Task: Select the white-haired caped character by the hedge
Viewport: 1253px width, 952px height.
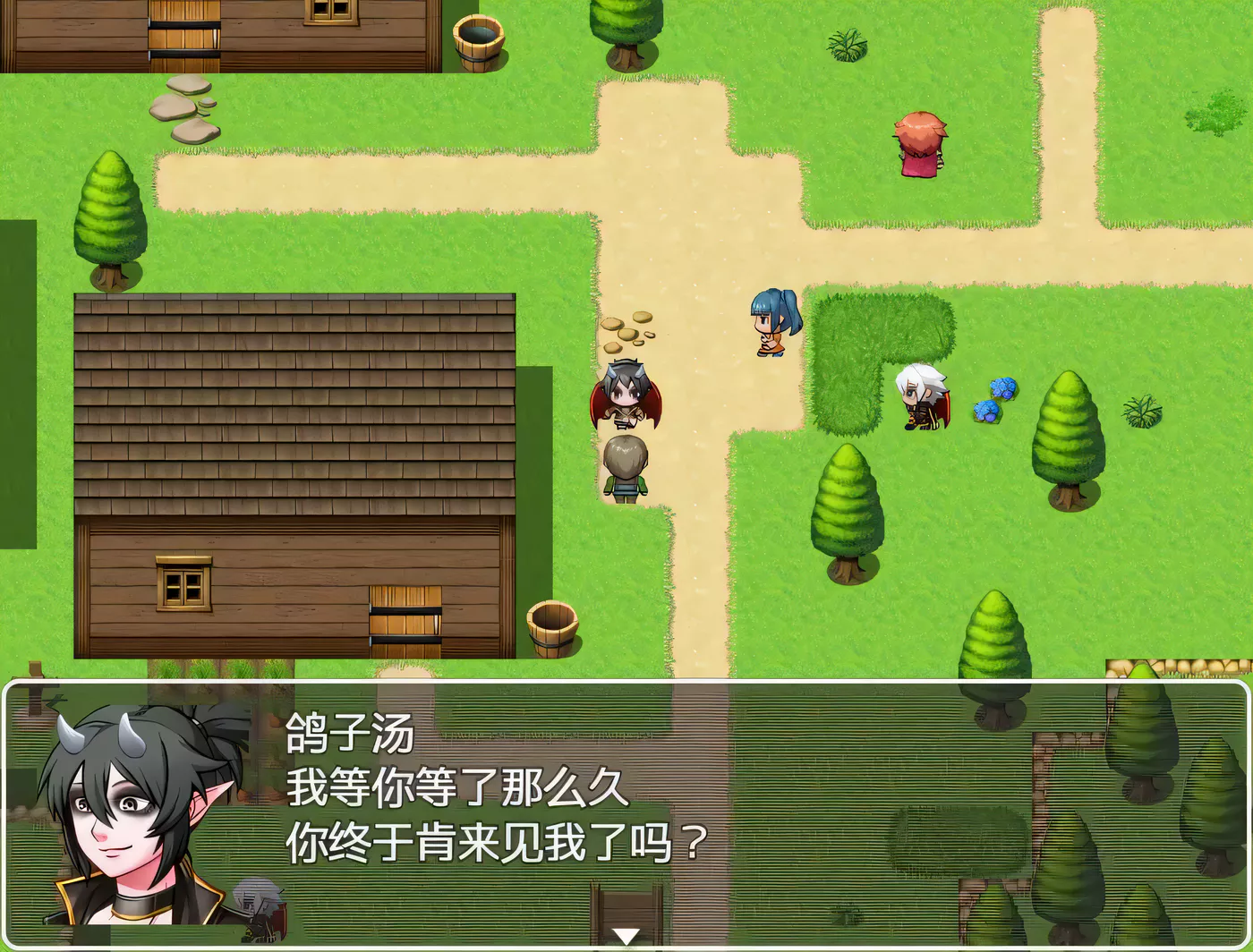Action: pyautogui.click(x=922, y=398)
